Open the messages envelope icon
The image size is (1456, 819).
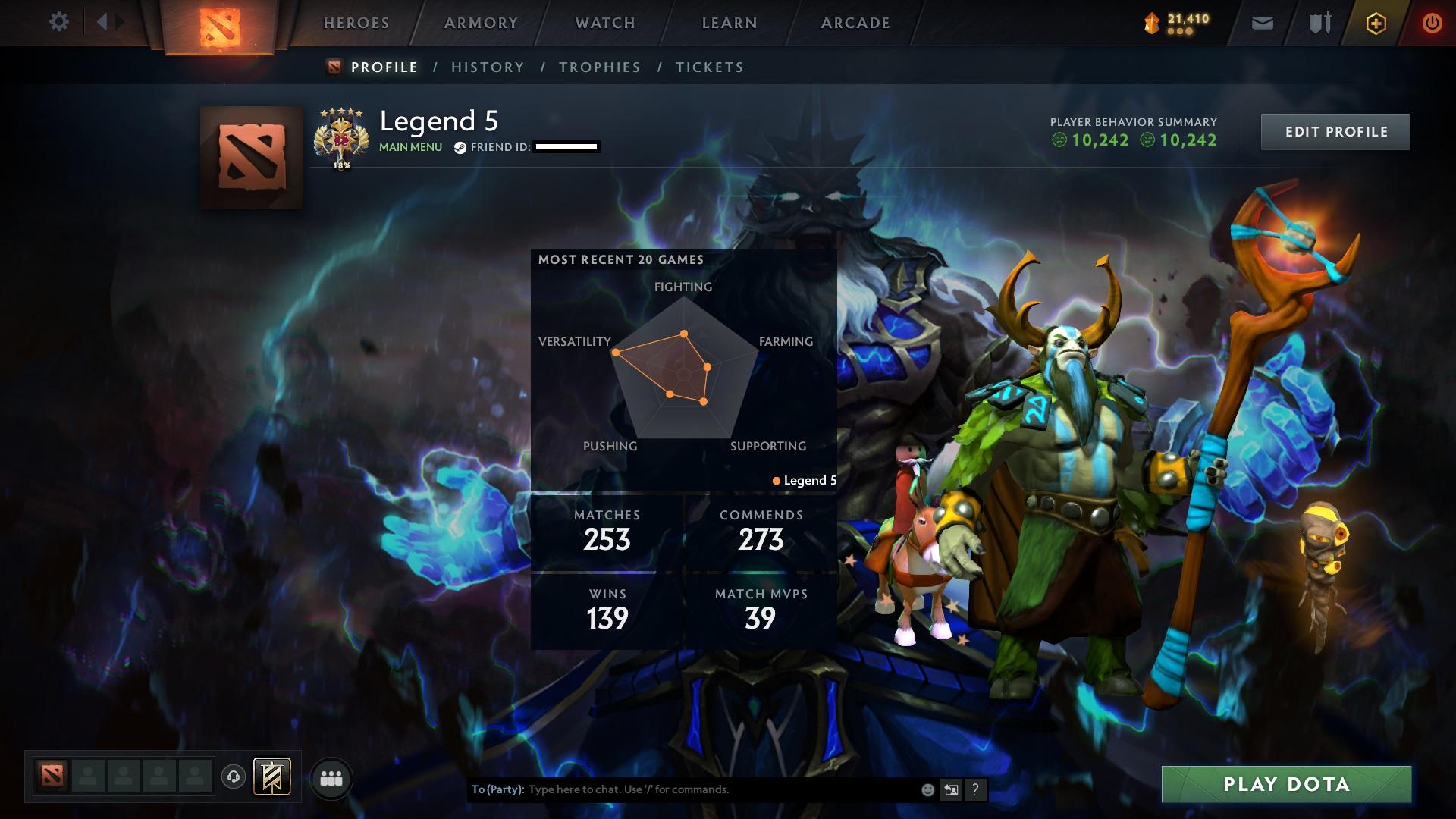click(x=1261, y=23)
